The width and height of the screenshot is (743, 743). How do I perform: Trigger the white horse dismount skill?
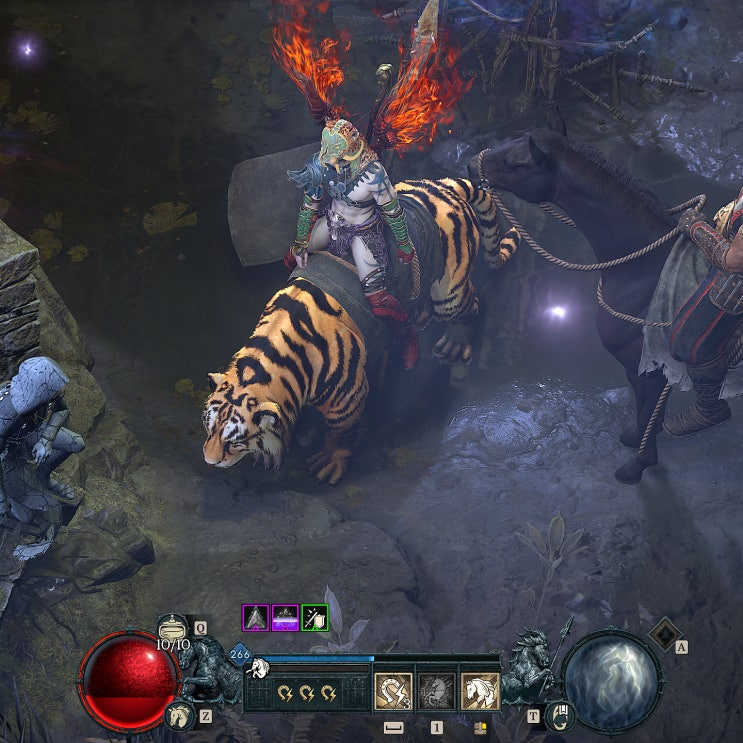pyautogui.click(x=480, y=691)
